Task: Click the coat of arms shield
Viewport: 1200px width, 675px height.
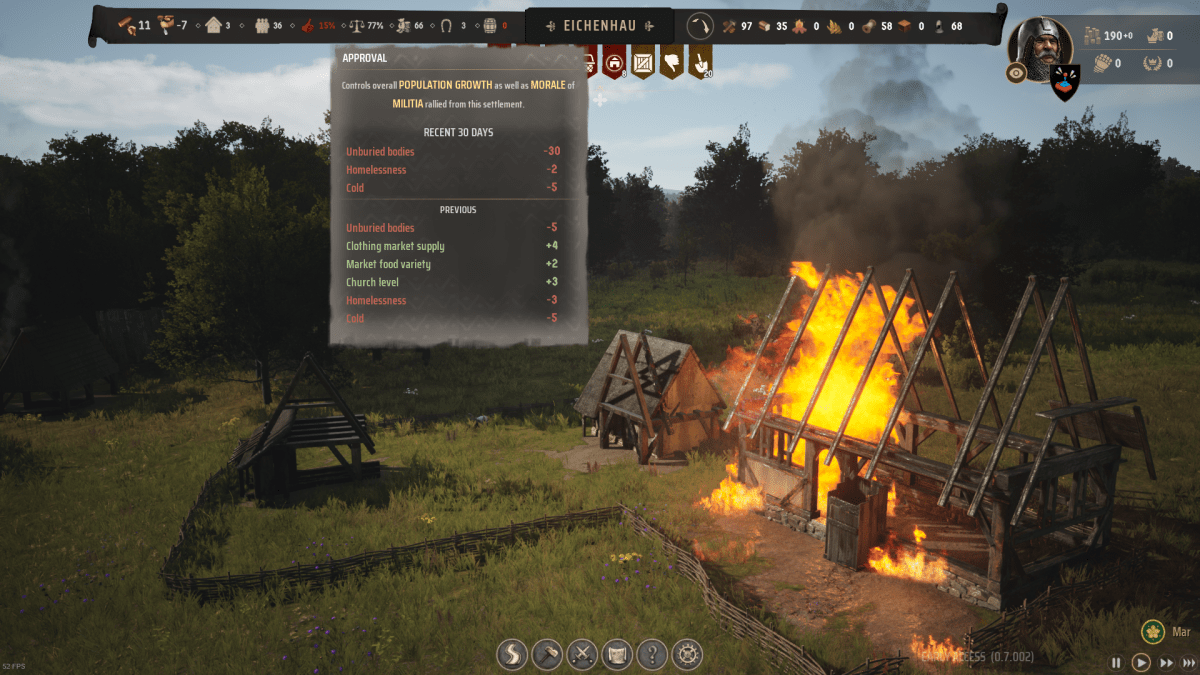Action: pyautogui.click(x=1065, y=81)
